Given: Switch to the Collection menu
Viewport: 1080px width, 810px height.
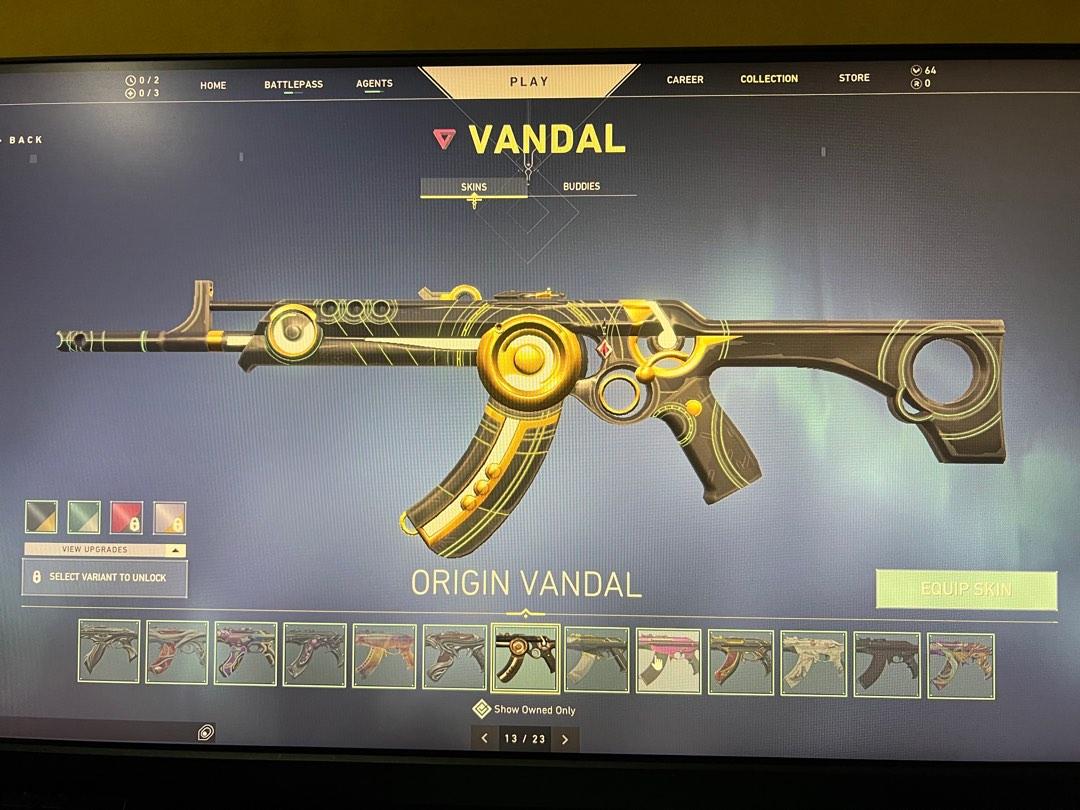Looking at the screenshot, I should pyautogui.click(x=769, y=78).
